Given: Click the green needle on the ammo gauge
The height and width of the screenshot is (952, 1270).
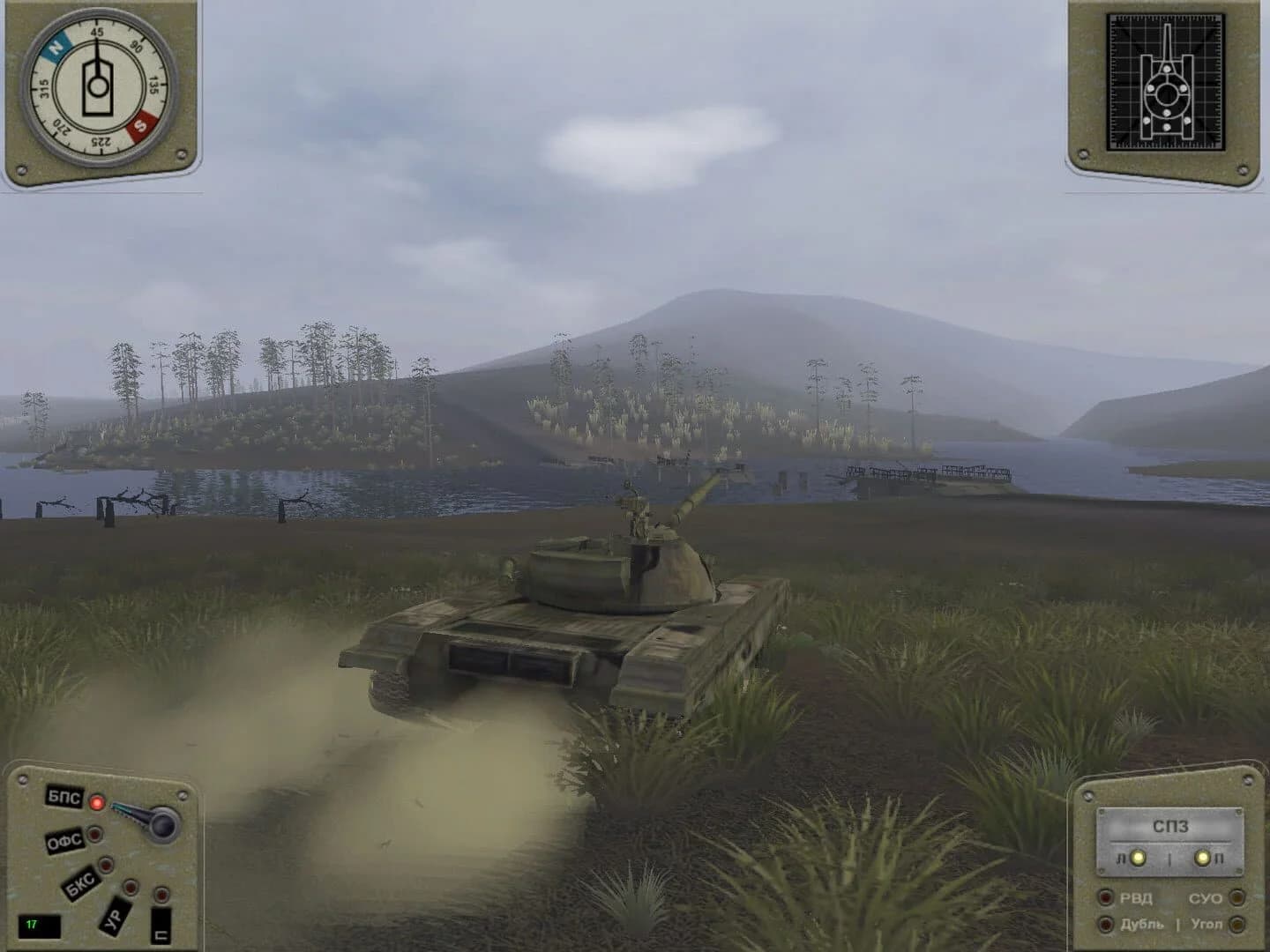Looking at the screenshot, I should [121, 808].
